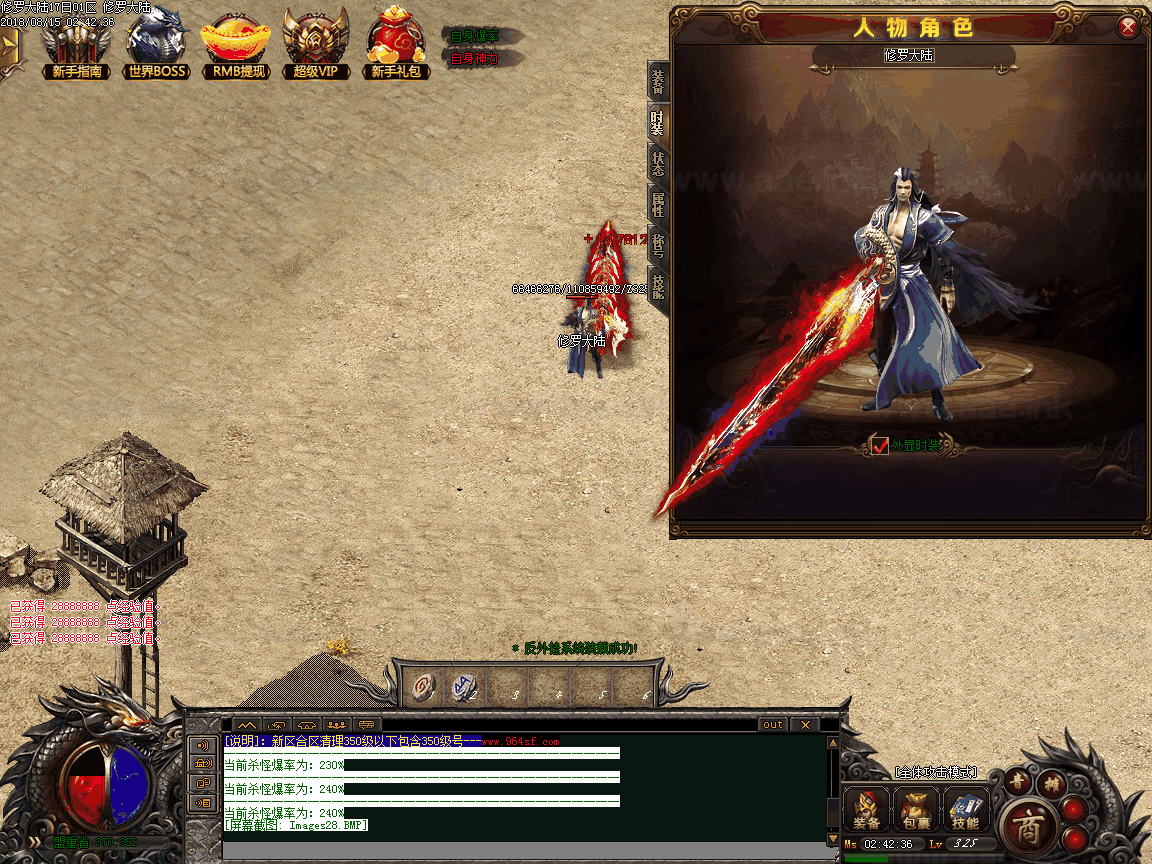Open the 超级VIP panel
1152x864 pixels.
click(316, 45)
